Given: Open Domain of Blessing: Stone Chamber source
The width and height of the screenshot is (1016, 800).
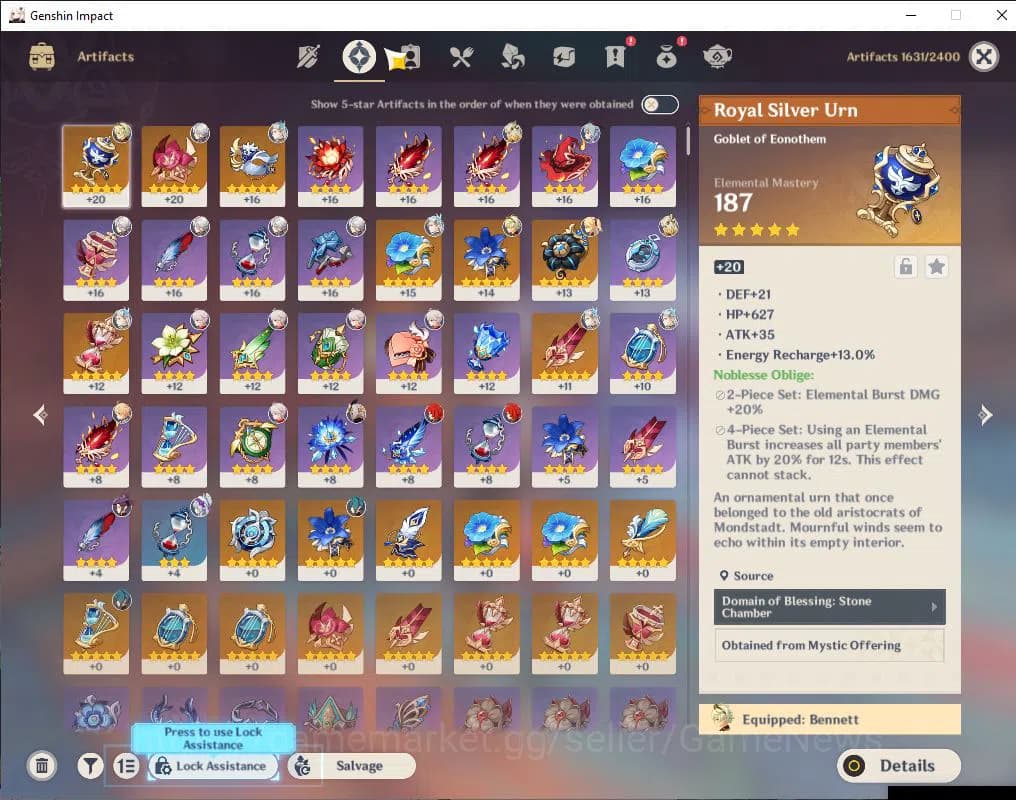Looking at the screenshot, I should (x=829, y=607).
